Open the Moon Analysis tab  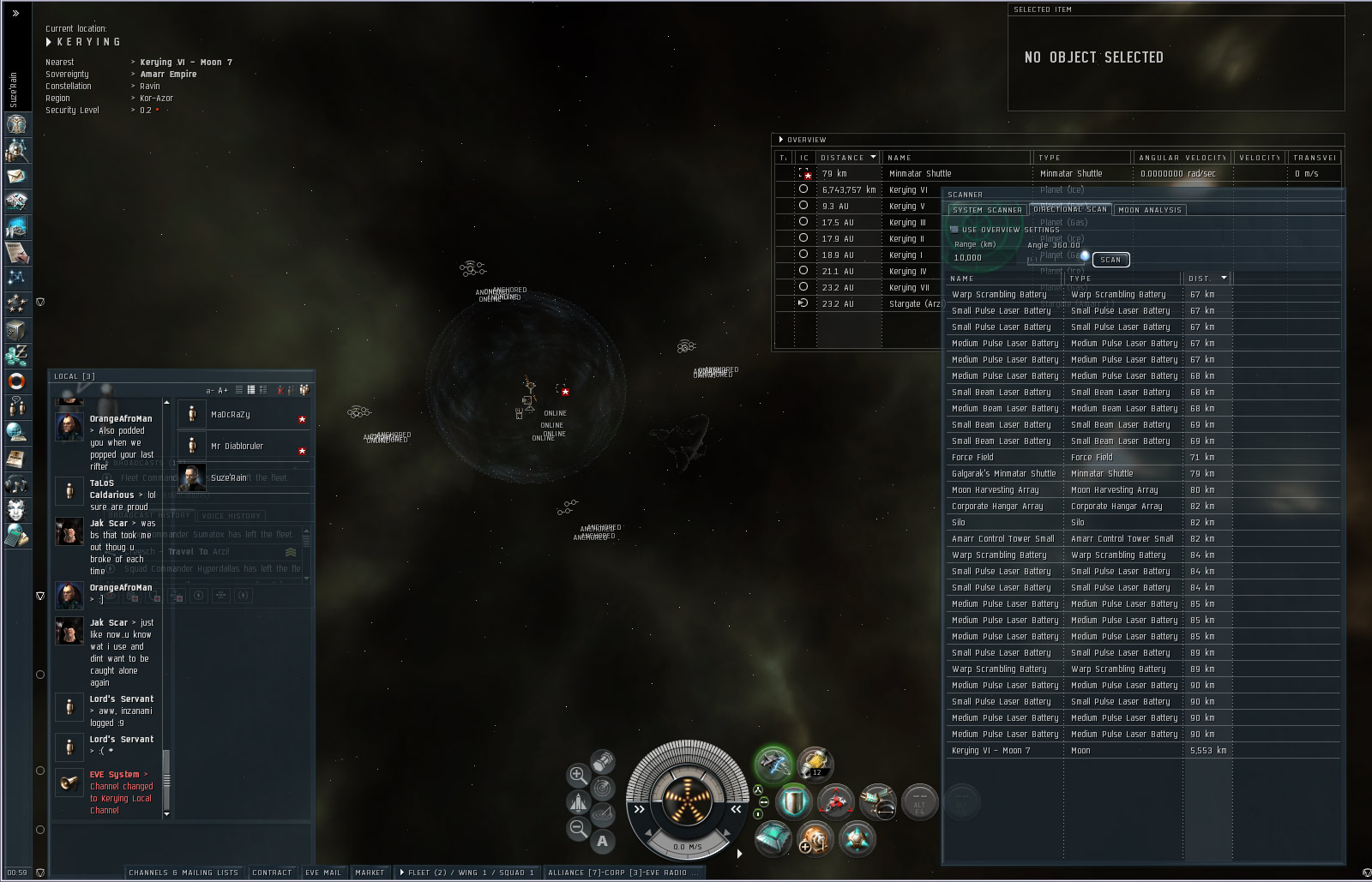pos(1150,210)
